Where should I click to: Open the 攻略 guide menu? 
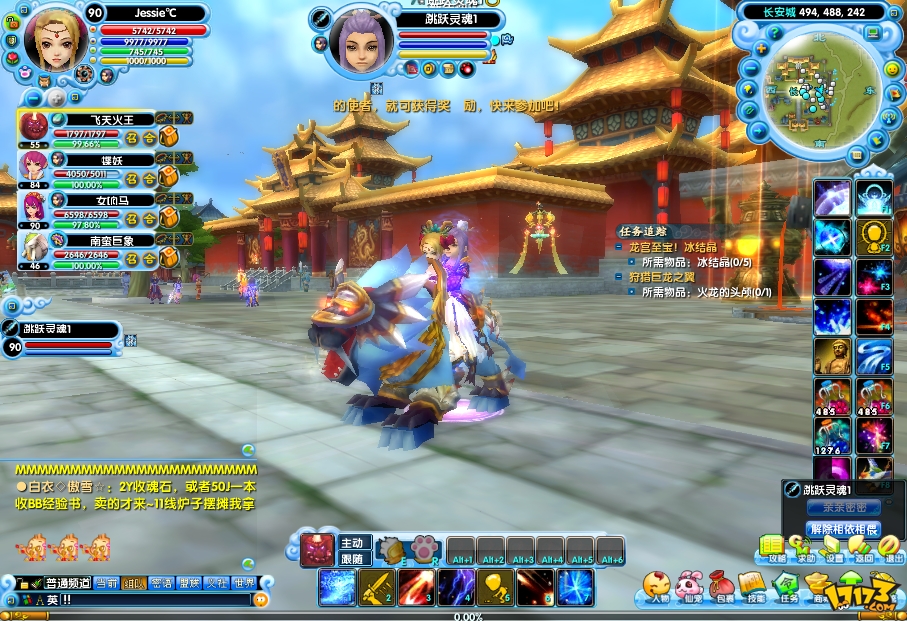point(773,547)
